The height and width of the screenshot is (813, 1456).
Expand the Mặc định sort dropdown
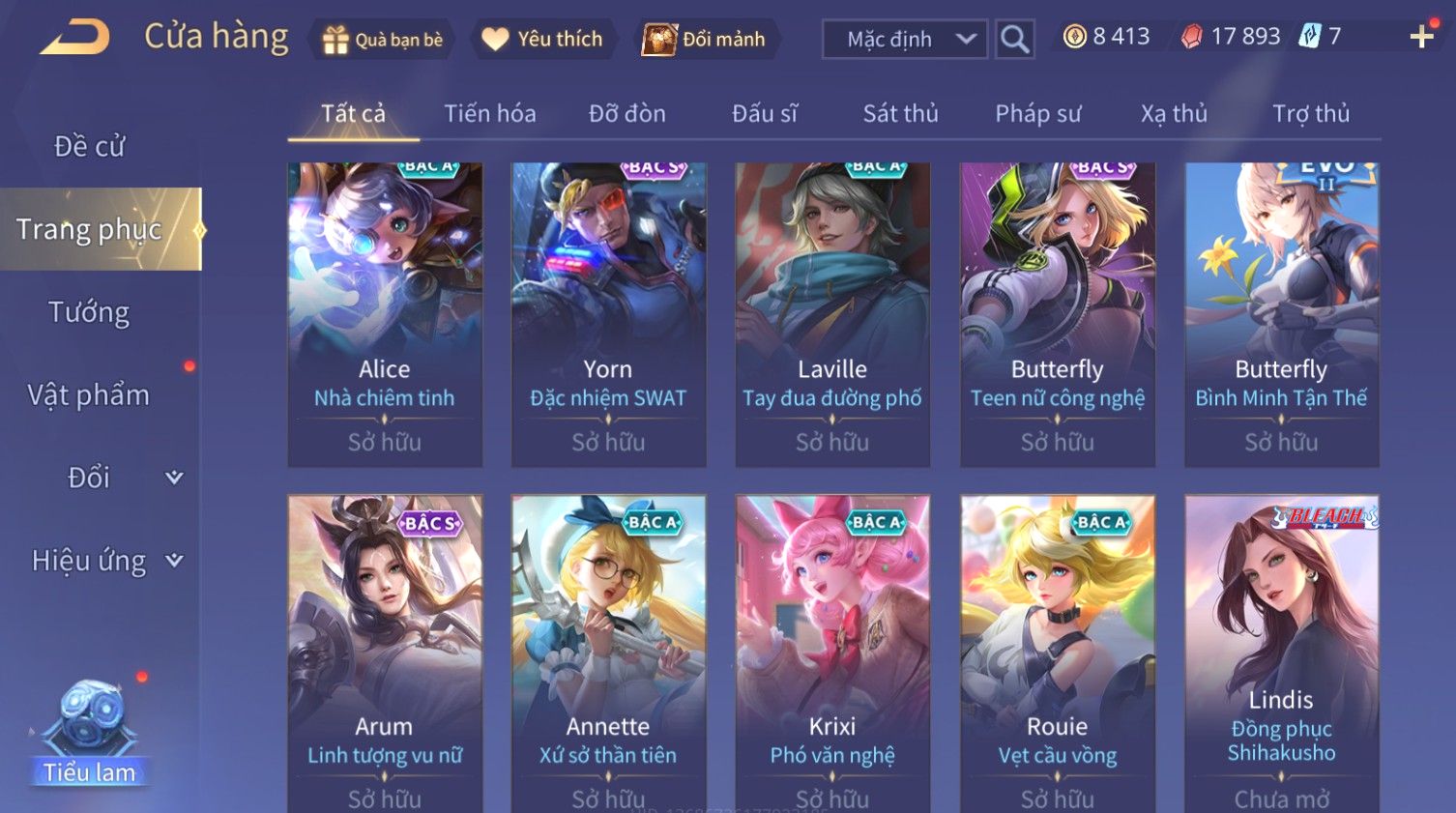(x=904, y=40)
